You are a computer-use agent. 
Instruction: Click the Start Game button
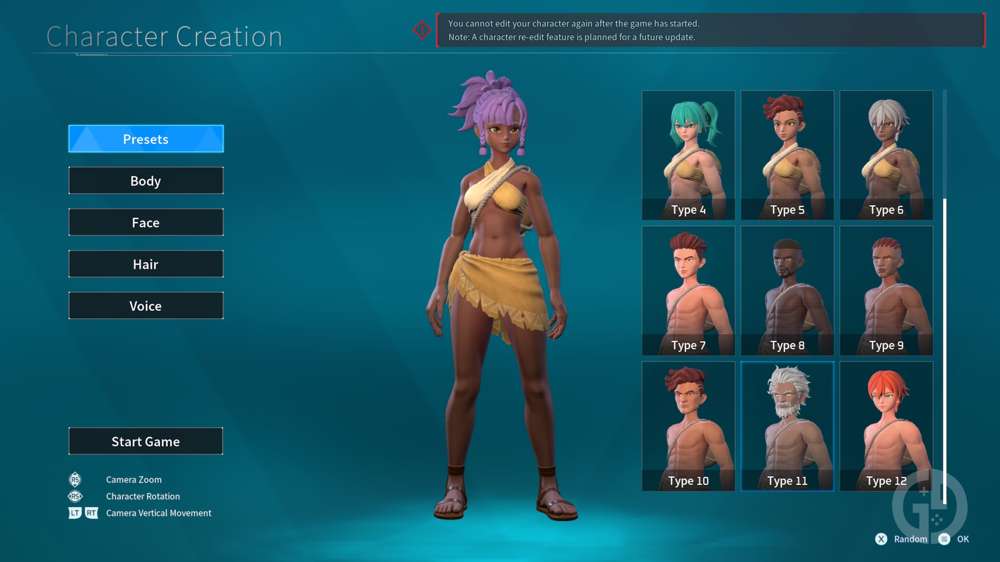pos(146,441)
